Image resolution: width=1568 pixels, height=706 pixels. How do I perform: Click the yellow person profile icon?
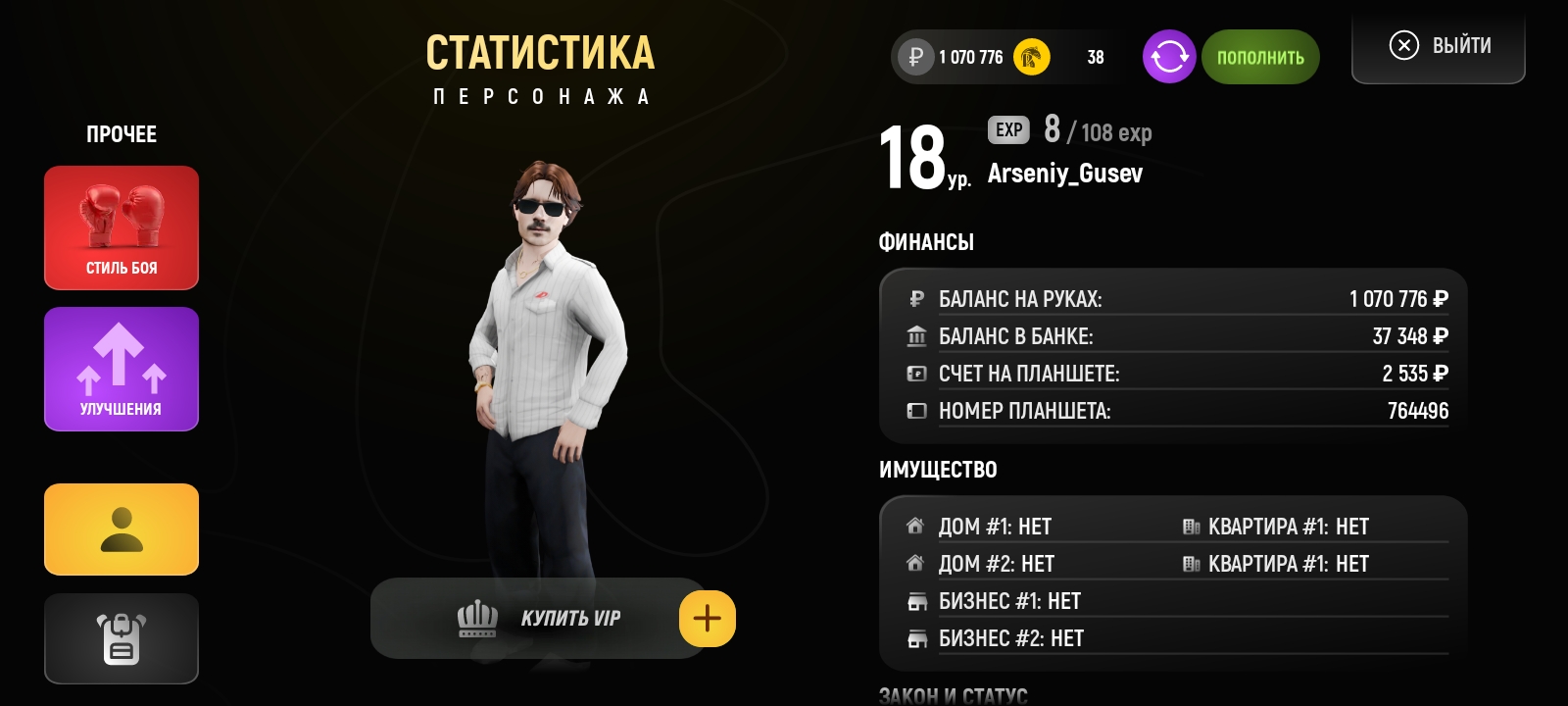[x=121, y=529]
